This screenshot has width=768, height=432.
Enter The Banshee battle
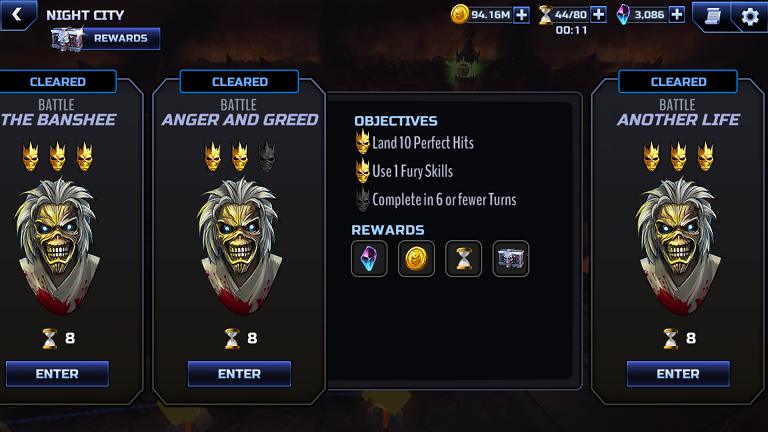pyautogui.click(x=57, y=374)
